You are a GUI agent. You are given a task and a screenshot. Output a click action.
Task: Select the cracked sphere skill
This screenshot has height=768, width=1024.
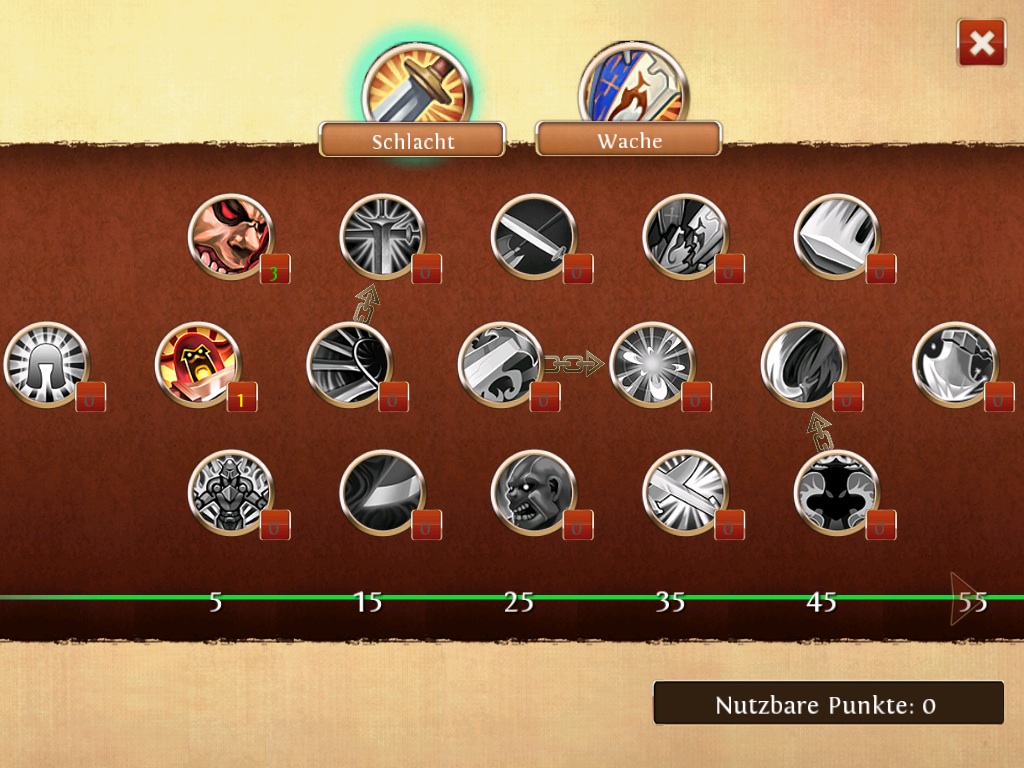(x=955, y=364)
